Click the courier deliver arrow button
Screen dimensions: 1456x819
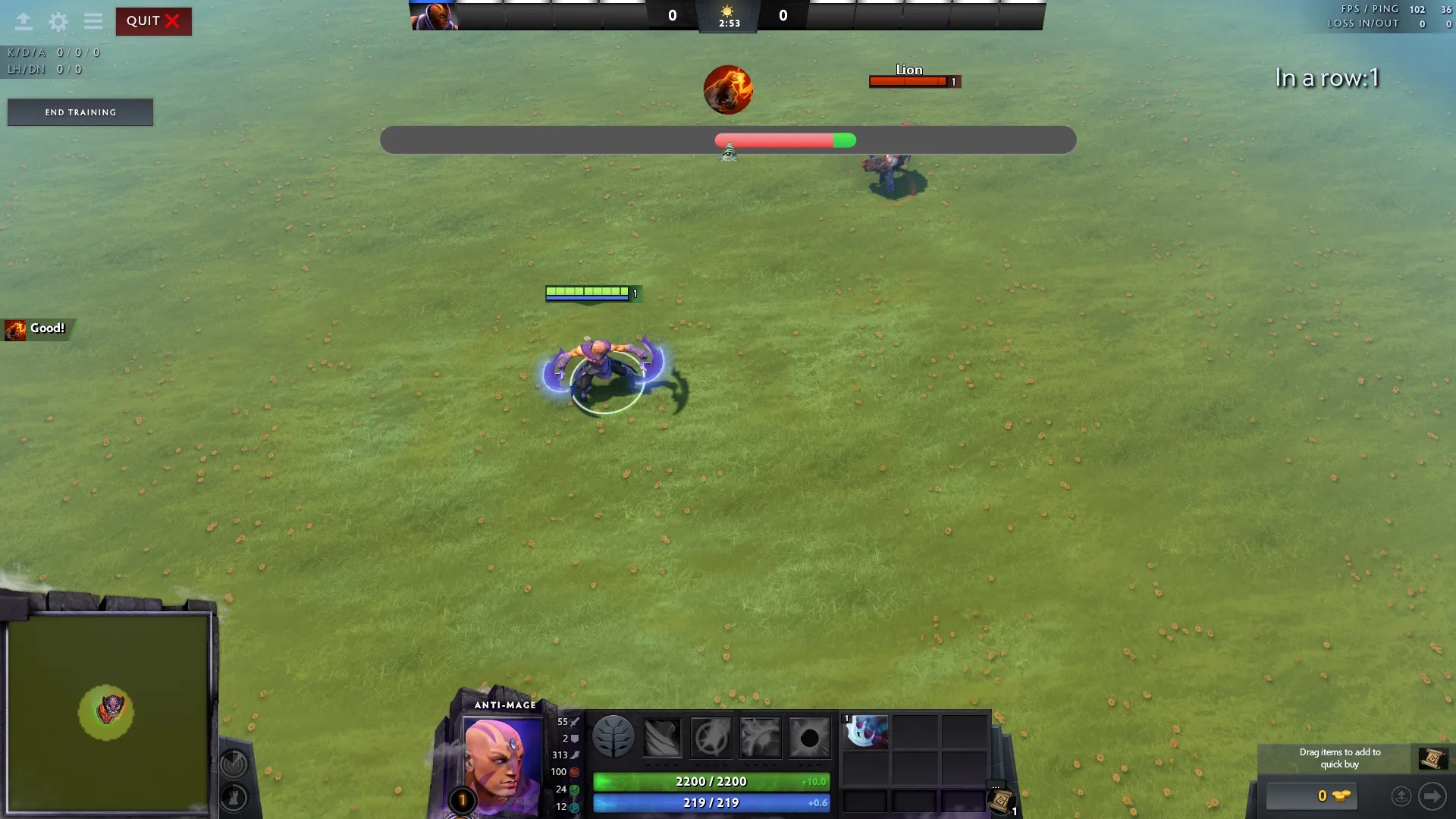tap(1432, 796)
